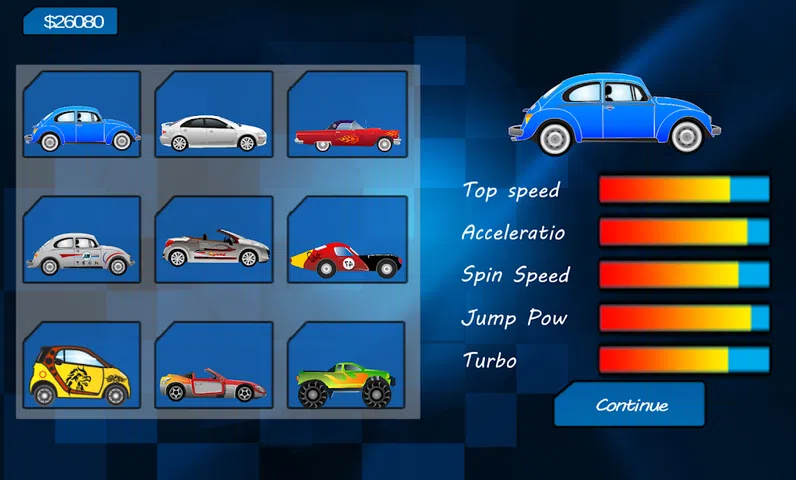Select the silver racing Beetle tile
The image size is (796, 480).
coord(82,240)
